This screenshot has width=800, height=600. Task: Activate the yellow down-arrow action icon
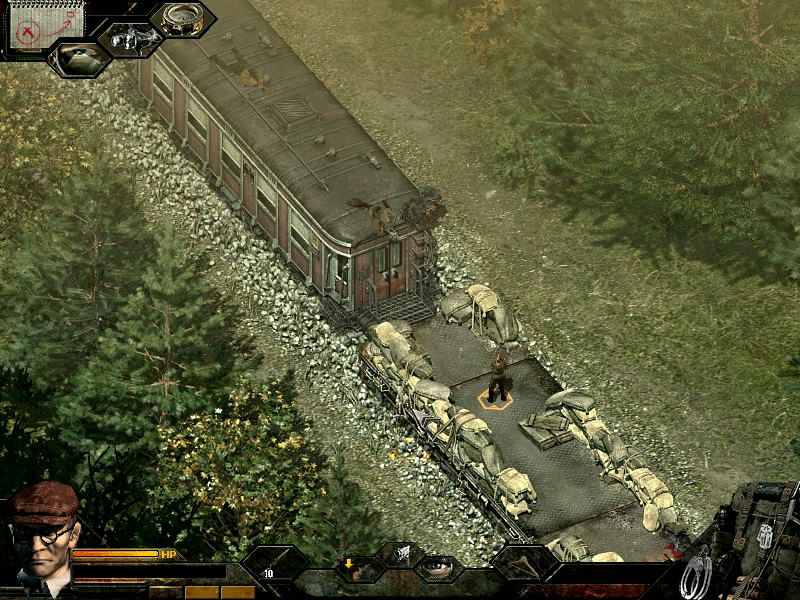point(359,568)
